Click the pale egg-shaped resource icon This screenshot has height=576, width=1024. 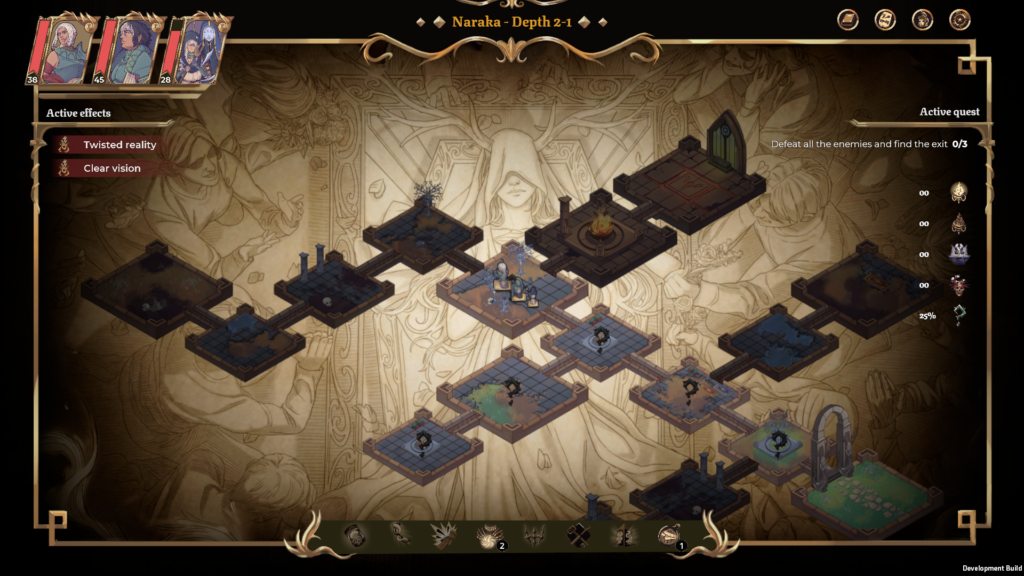click(x=958, y=192)
